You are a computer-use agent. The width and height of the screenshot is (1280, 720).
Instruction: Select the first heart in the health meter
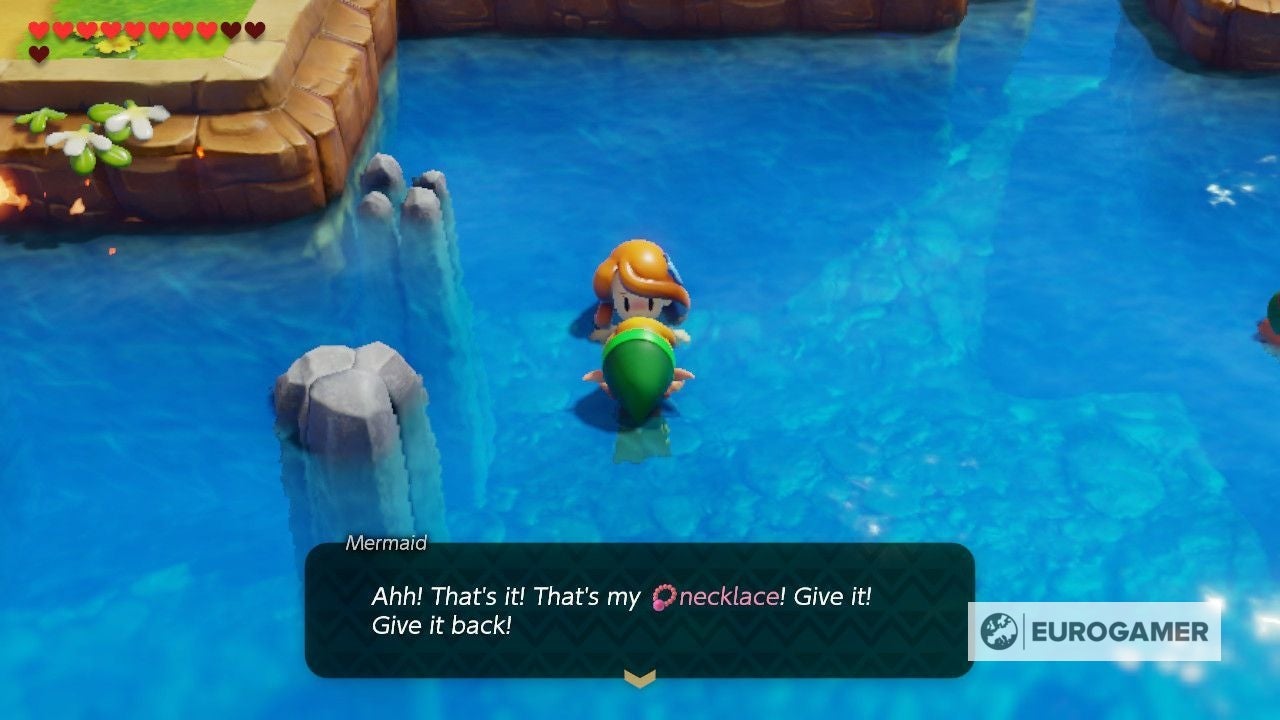click(x=39, y=29)
